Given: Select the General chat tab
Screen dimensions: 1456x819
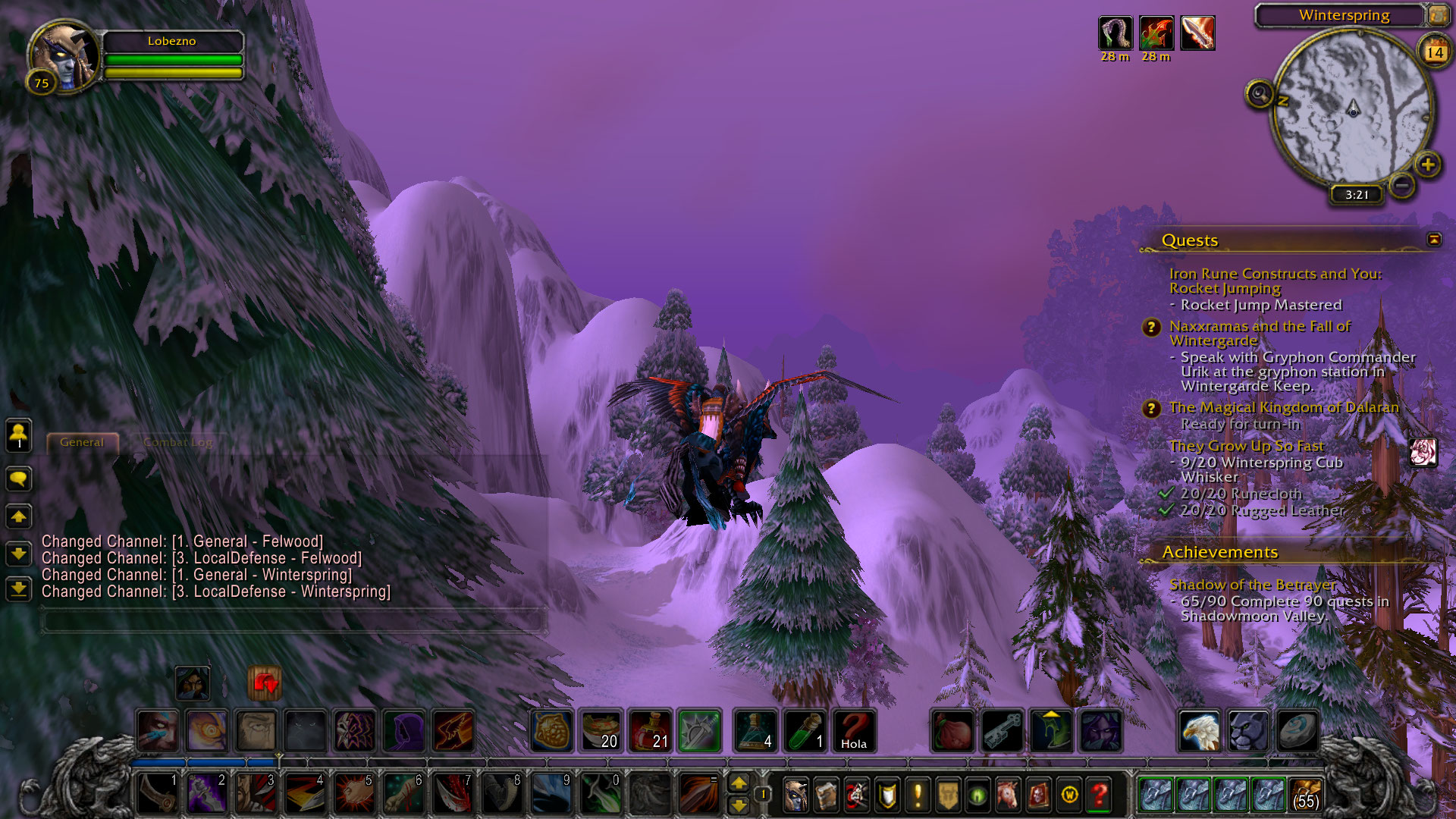Looking at the screenshot, I should (x=82, y=442).
